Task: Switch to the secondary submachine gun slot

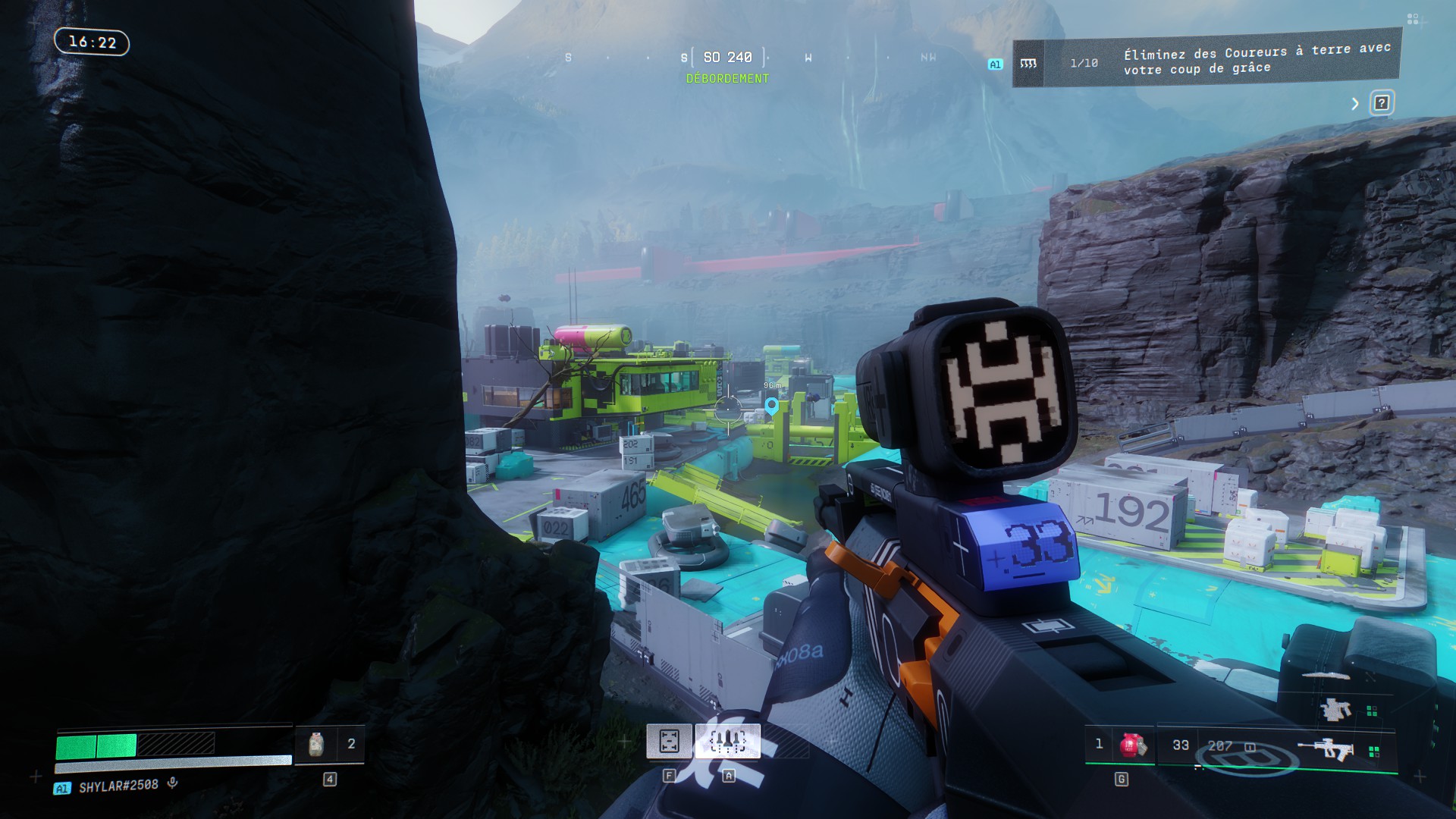Action: (1335, 710)
